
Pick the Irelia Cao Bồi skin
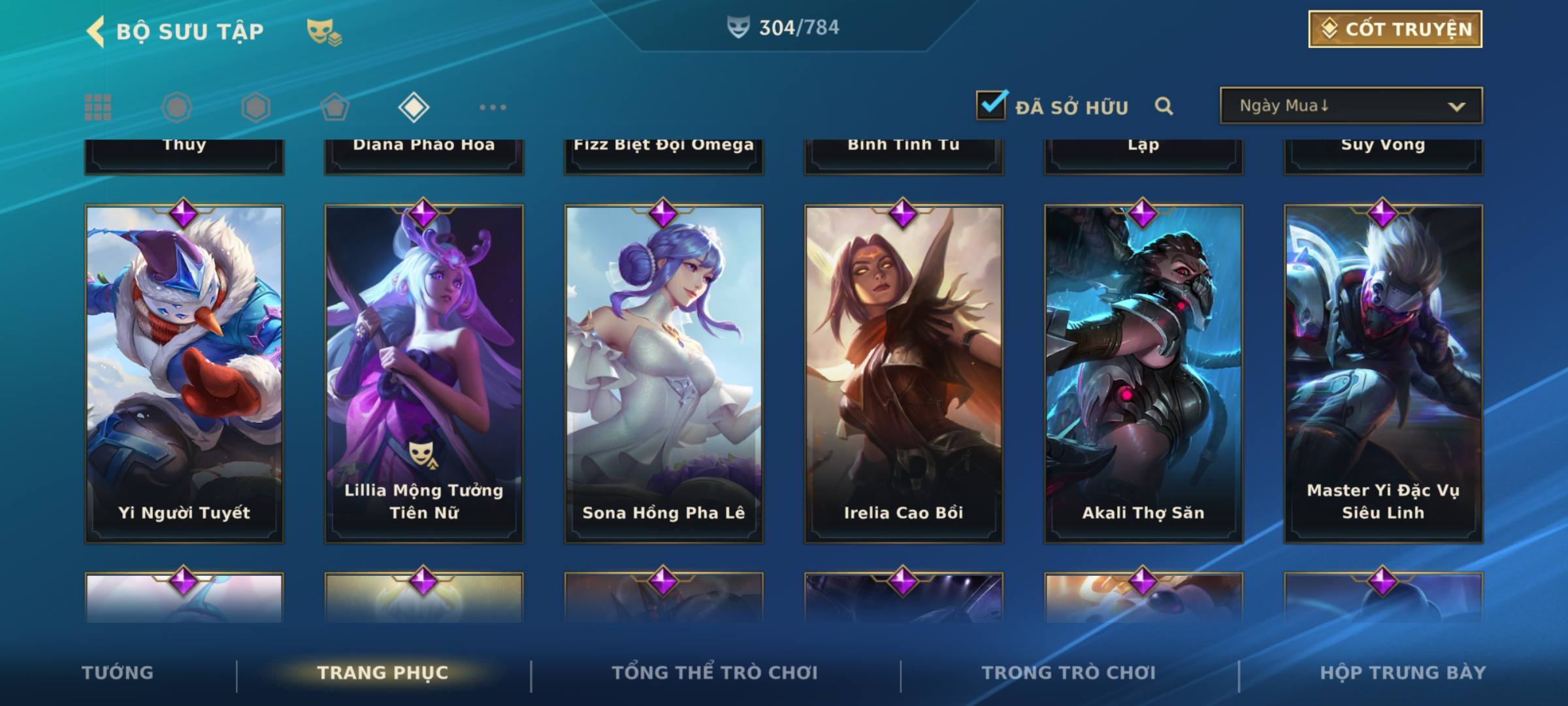tap(904, 373)
